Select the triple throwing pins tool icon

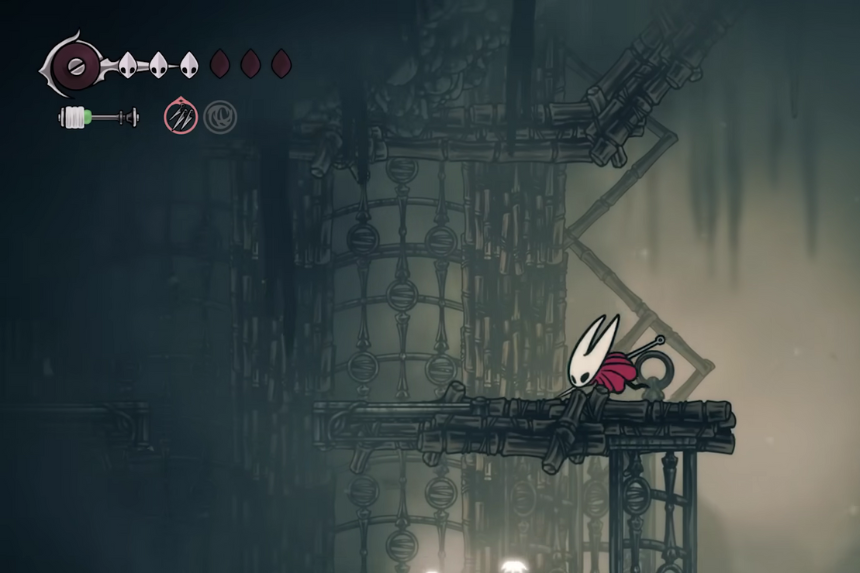[181, 118]
